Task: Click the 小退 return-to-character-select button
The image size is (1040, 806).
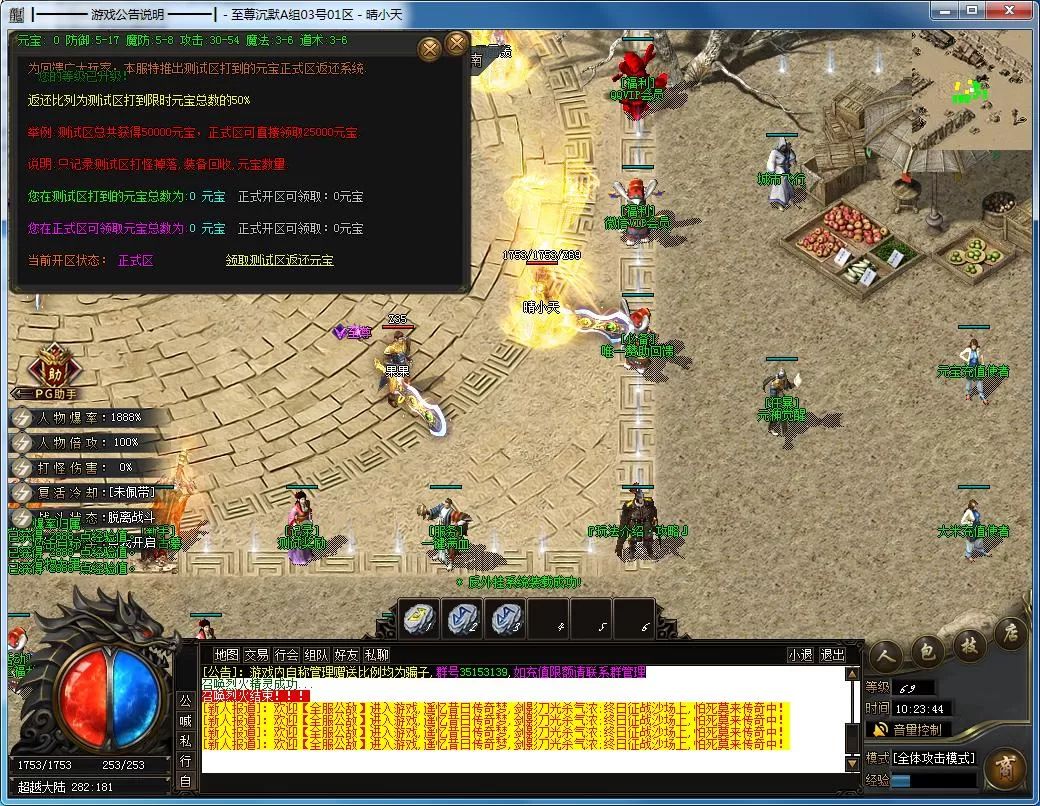Action: [800, 655]
